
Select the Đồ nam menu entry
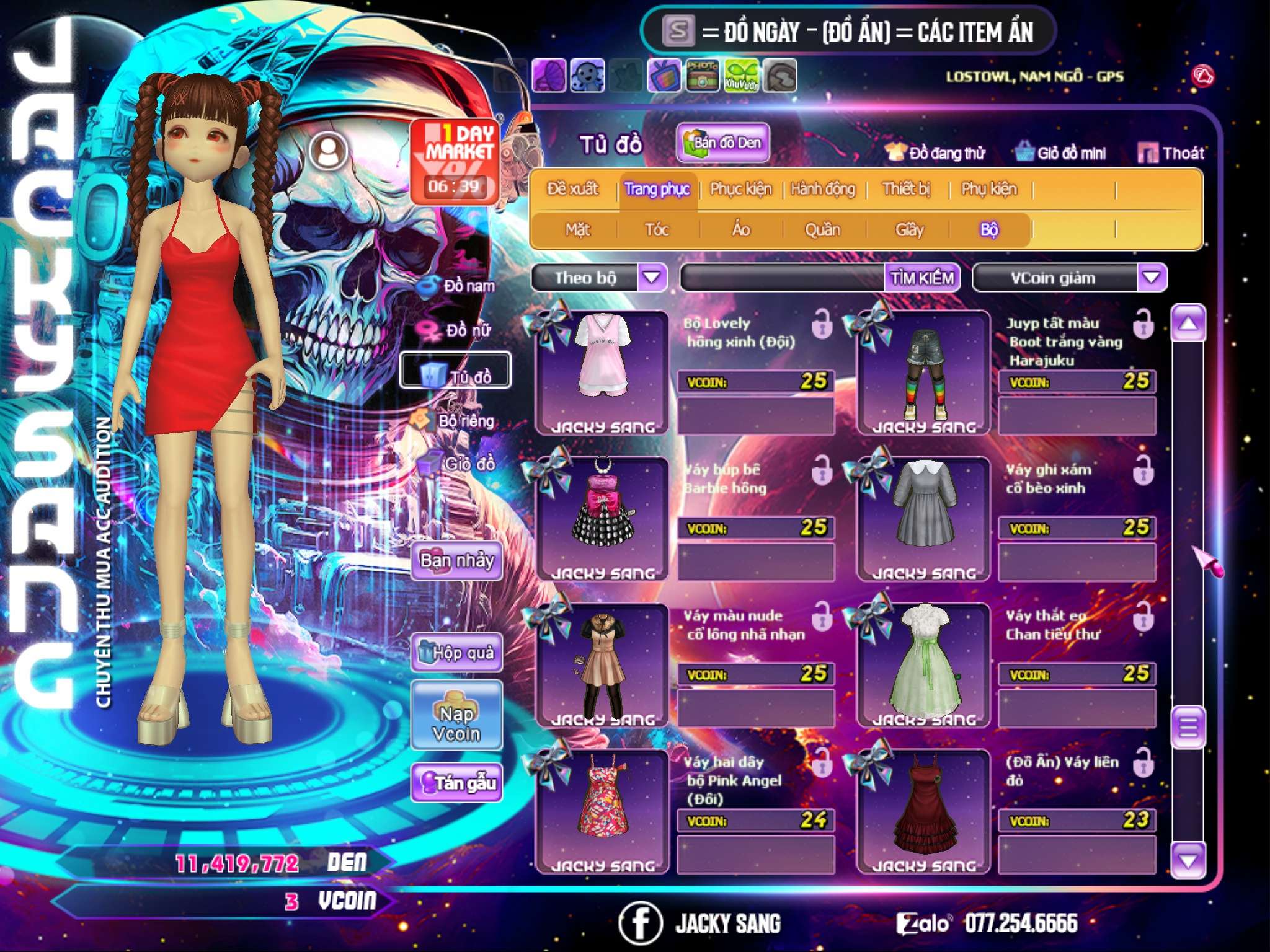(458, 286)
